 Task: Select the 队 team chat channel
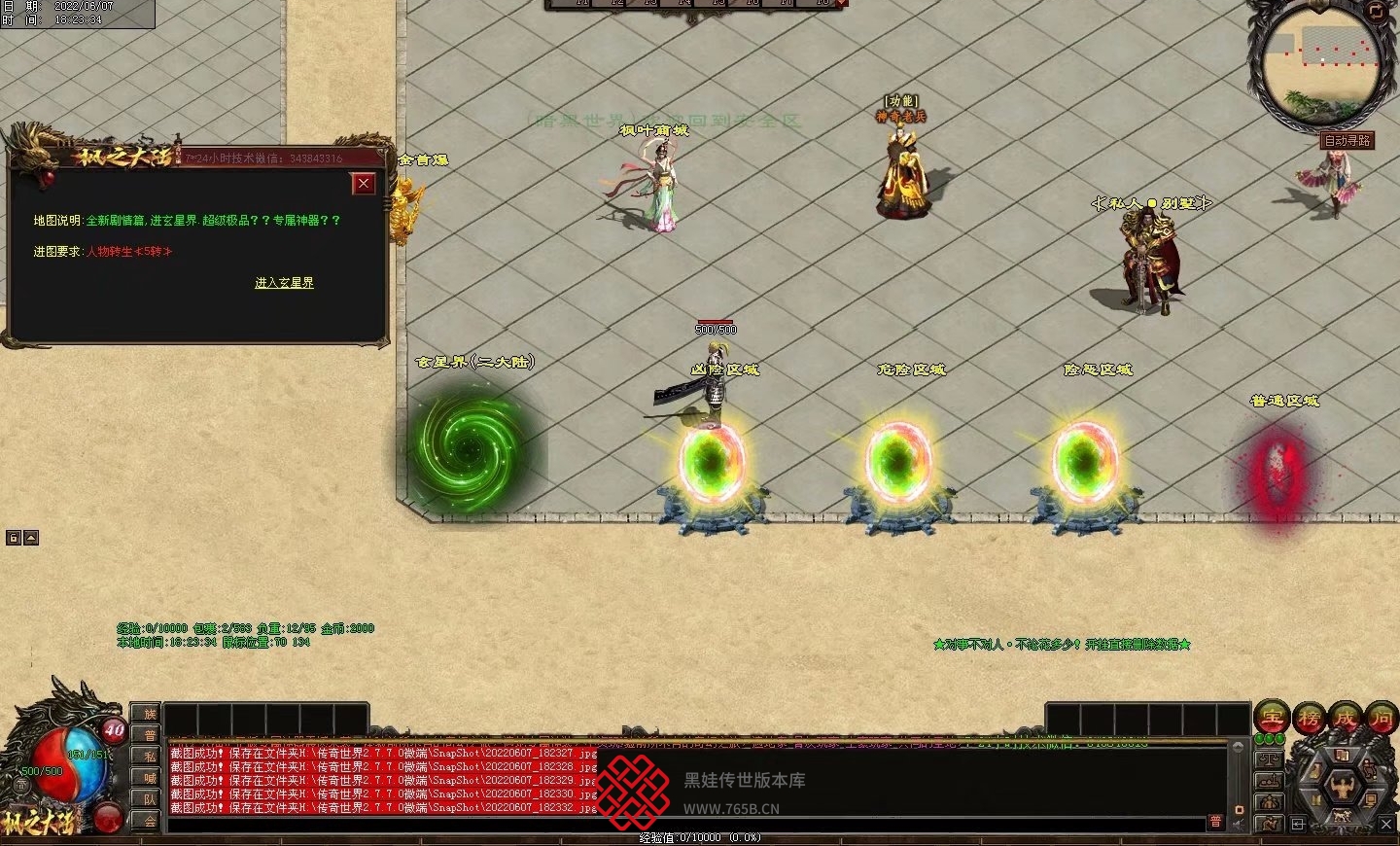[x=150, y=799]
